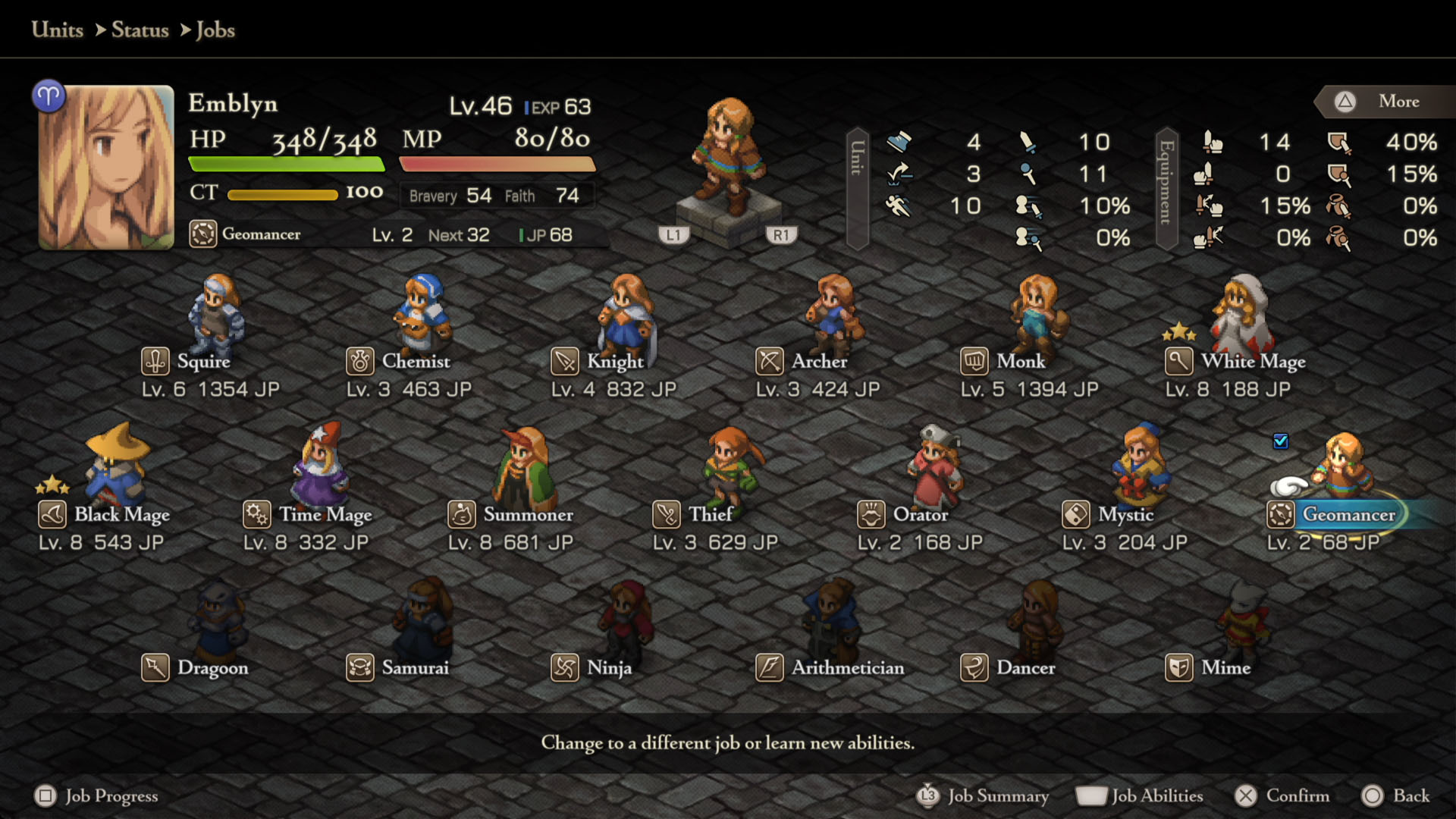
Task: Select the locked Ninja job
Action: click(608, 668)
